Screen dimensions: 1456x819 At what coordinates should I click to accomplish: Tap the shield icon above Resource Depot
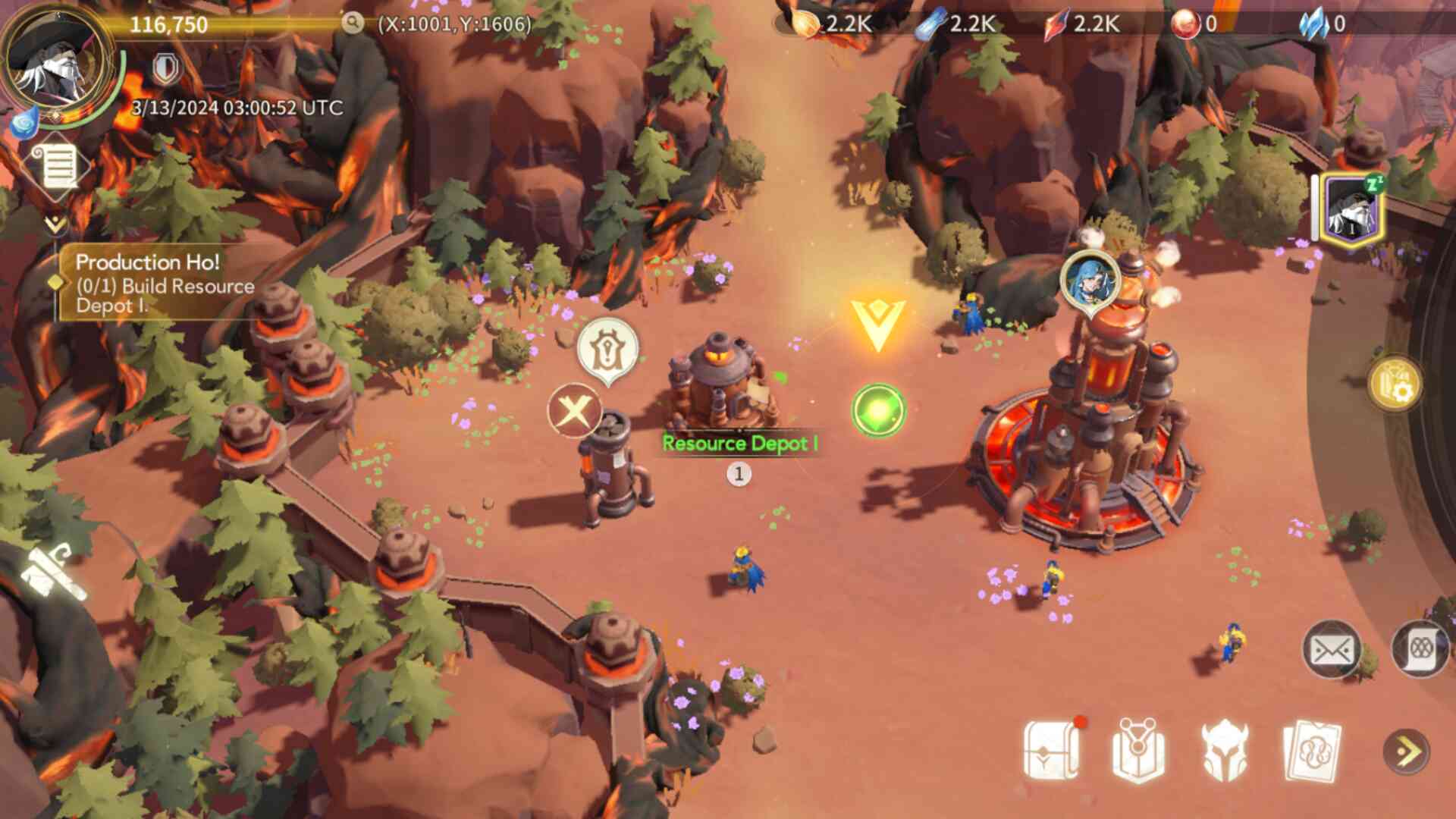point(607,350)
